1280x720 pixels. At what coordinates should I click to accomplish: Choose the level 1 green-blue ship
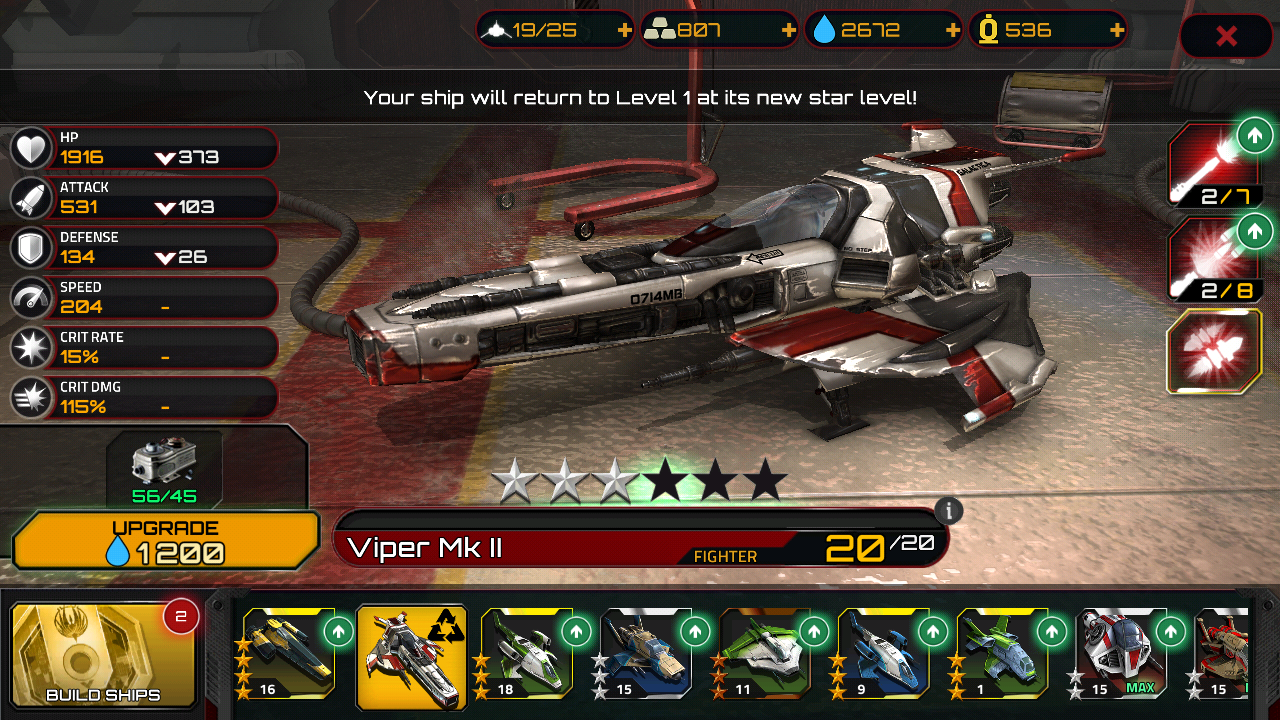click(x=1003, y=652)
